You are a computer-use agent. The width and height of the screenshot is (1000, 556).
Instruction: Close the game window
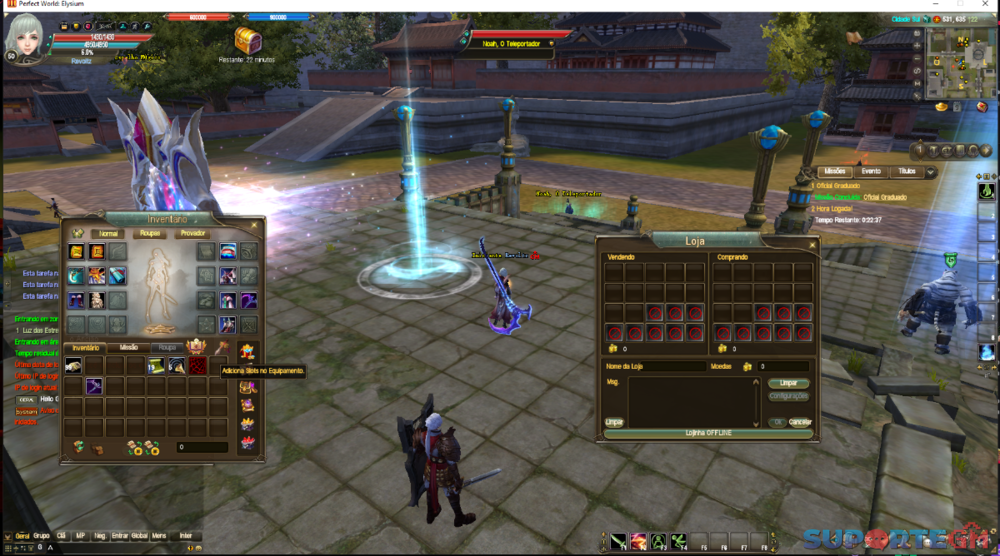[x=986, y=5]
